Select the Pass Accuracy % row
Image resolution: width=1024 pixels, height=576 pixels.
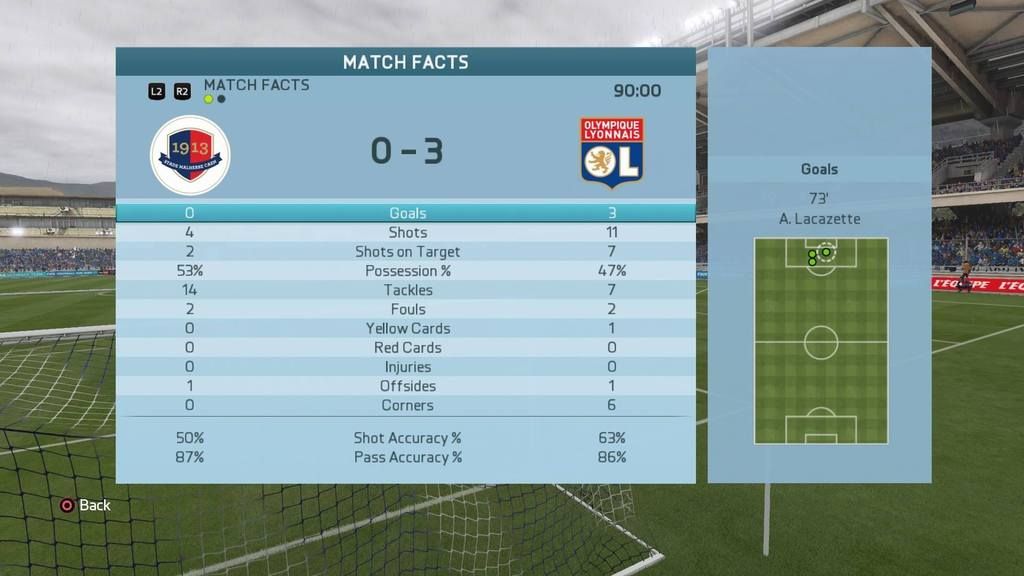point(407,457)
